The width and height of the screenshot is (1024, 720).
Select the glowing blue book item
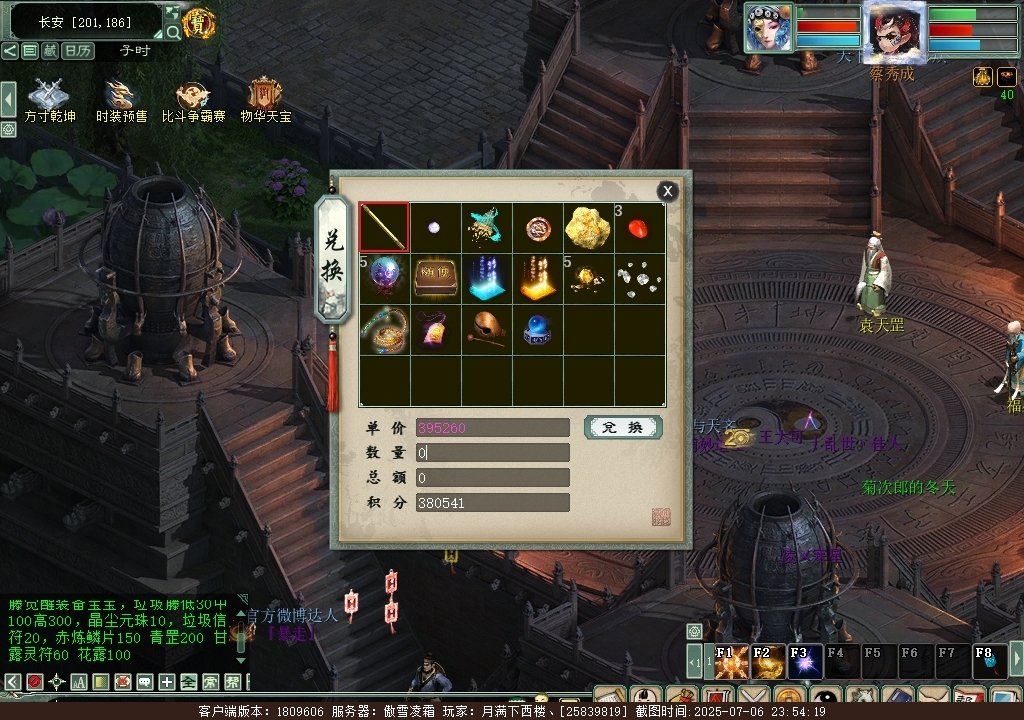486,279
